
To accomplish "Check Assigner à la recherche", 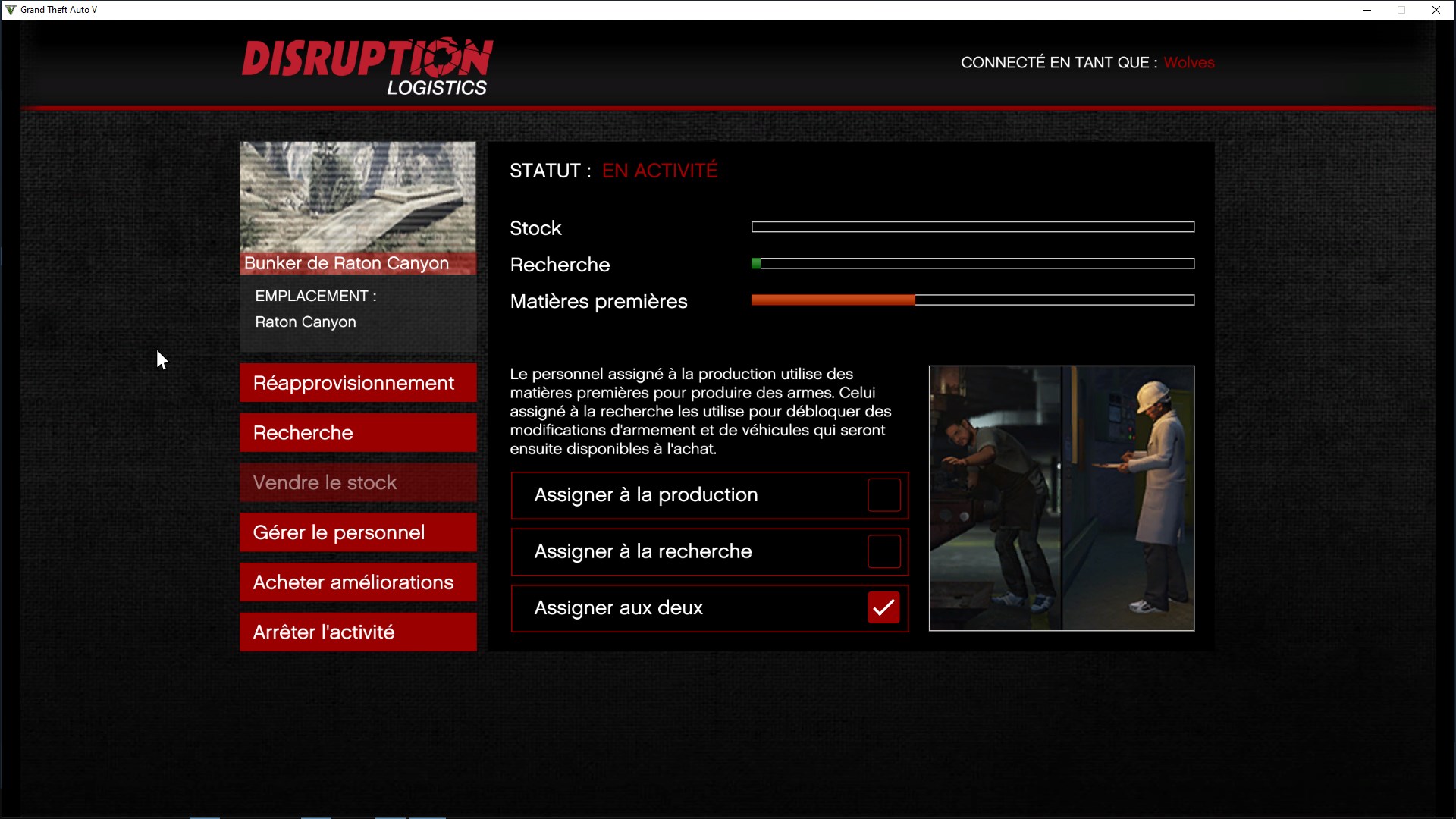I will [x=883, y=552].
